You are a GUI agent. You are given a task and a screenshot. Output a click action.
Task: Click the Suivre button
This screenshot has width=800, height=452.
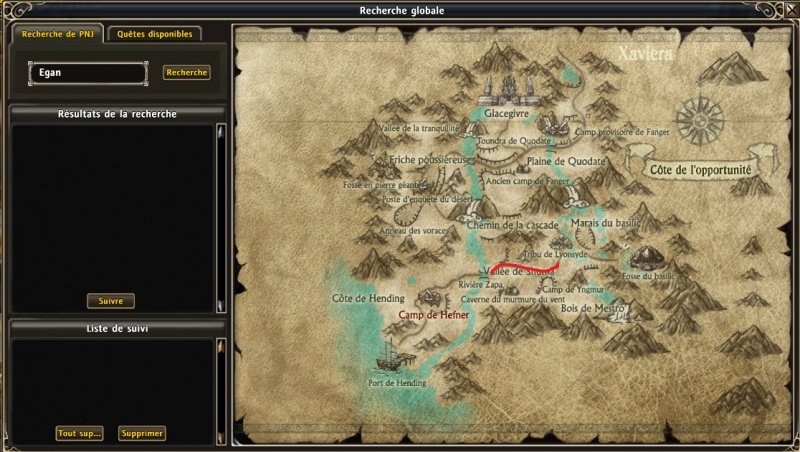(110, 301)
